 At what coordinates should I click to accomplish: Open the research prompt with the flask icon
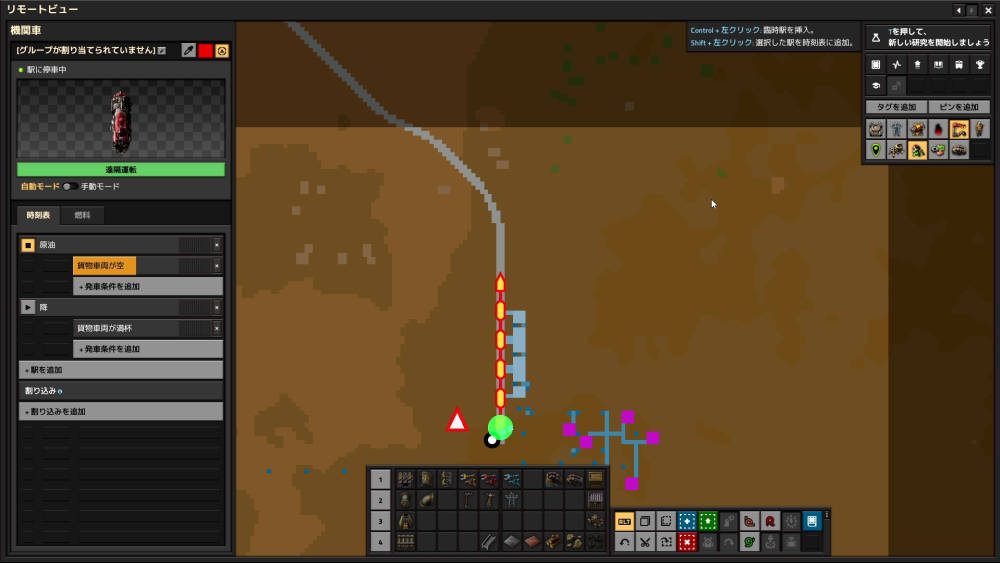pos(876,37)
